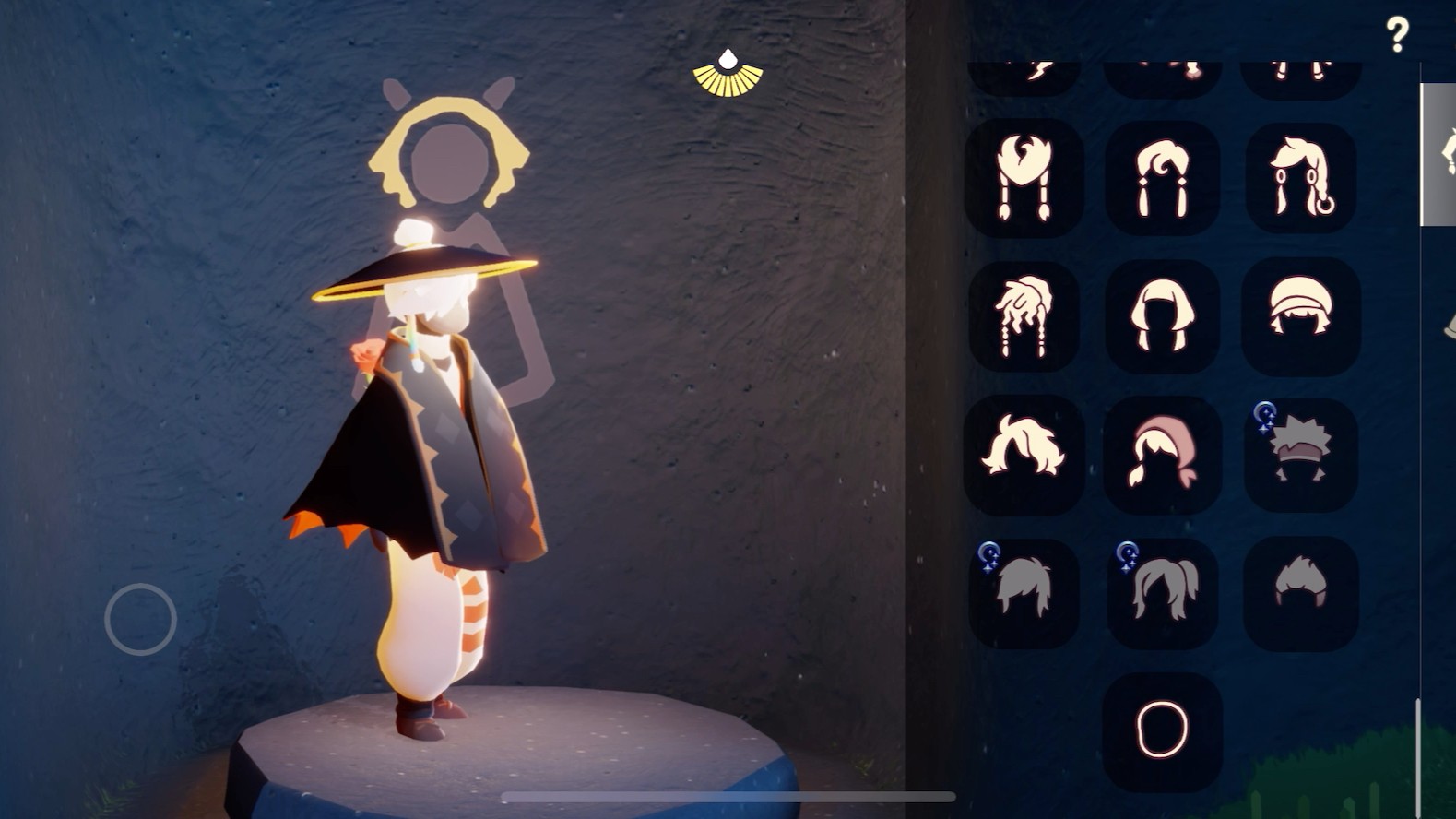Image resolution: width=1456 pixels, height=819 pixels.
Task: Select the messy dreadlock hairstyle with beaded braids
Action: click(x=1024, y=316)
